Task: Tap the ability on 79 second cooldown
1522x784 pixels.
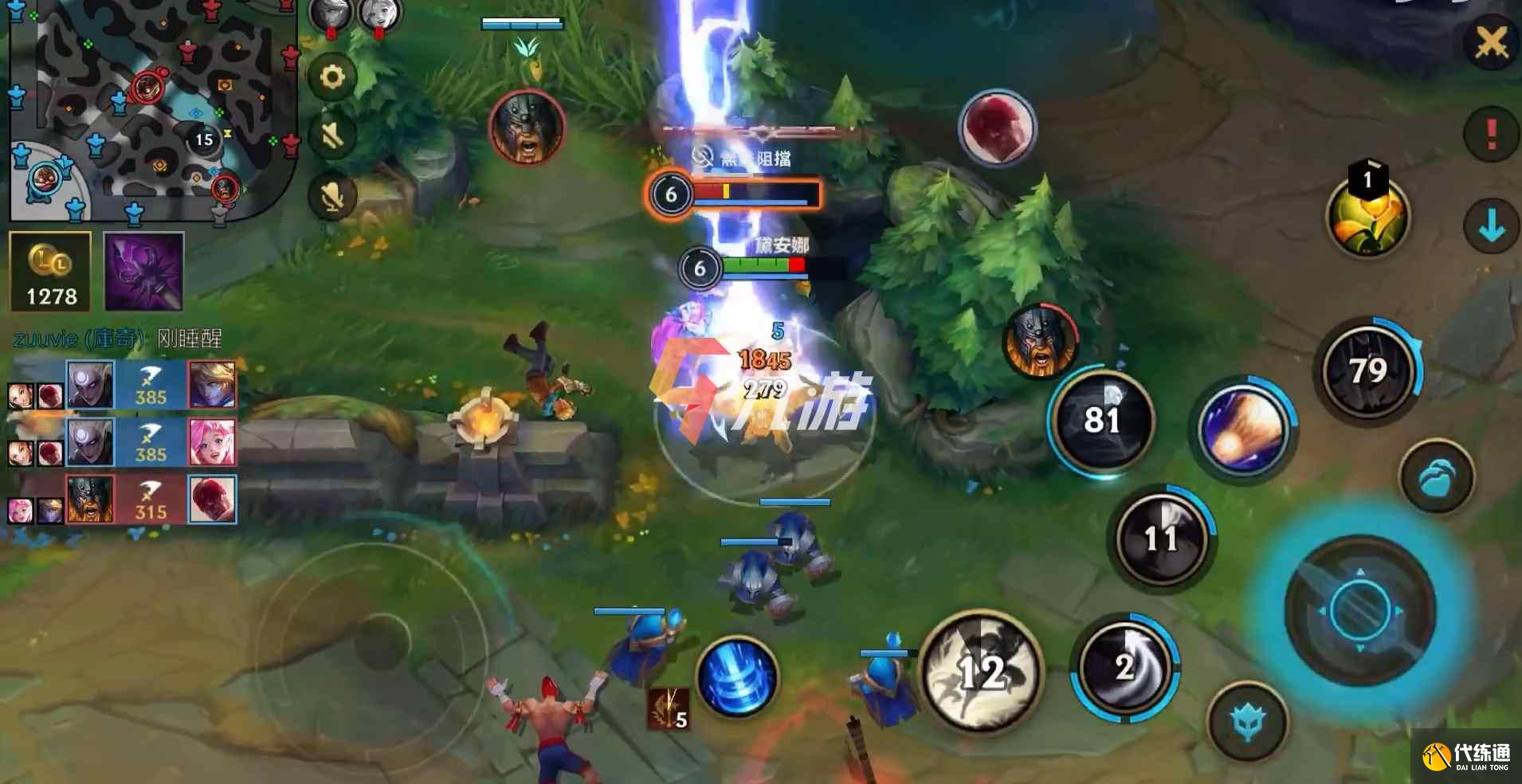Action: tap(1367, 371)
